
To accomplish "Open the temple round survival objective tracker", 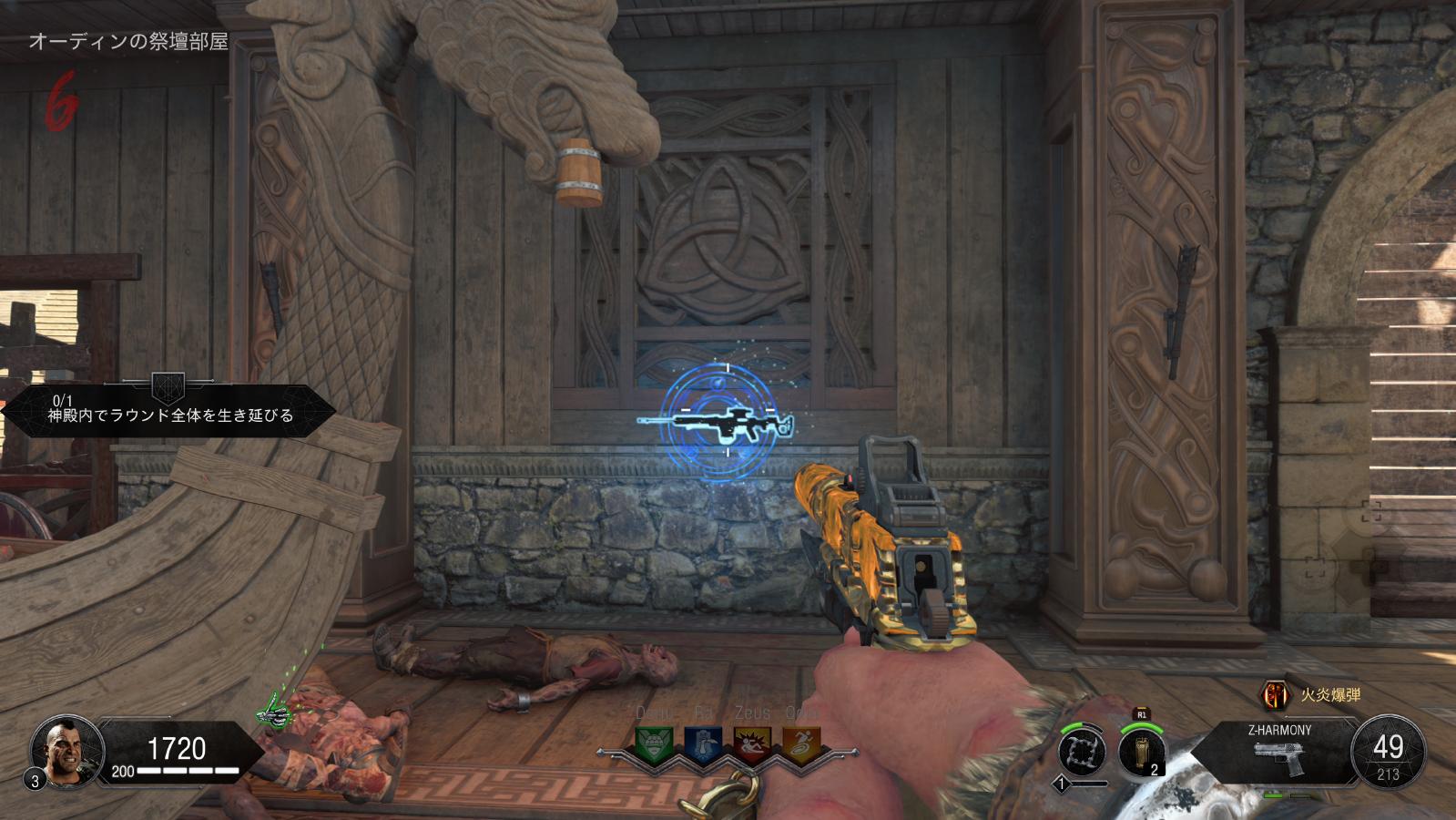I will [170, 410].
